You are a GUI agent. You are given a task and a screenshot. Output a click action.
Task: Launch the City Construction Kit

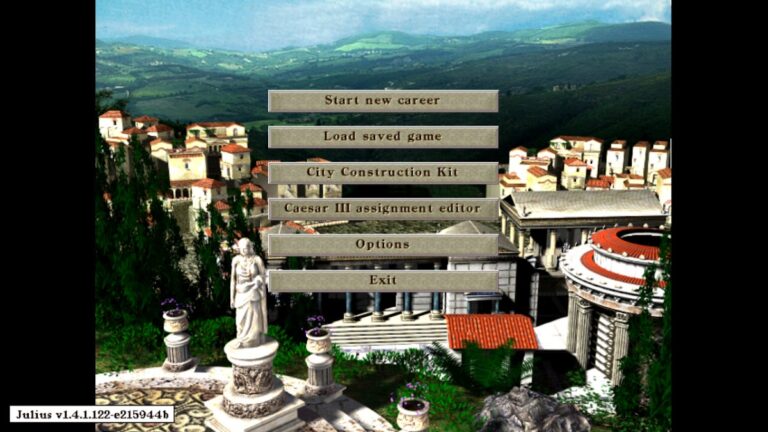(383, 173)
